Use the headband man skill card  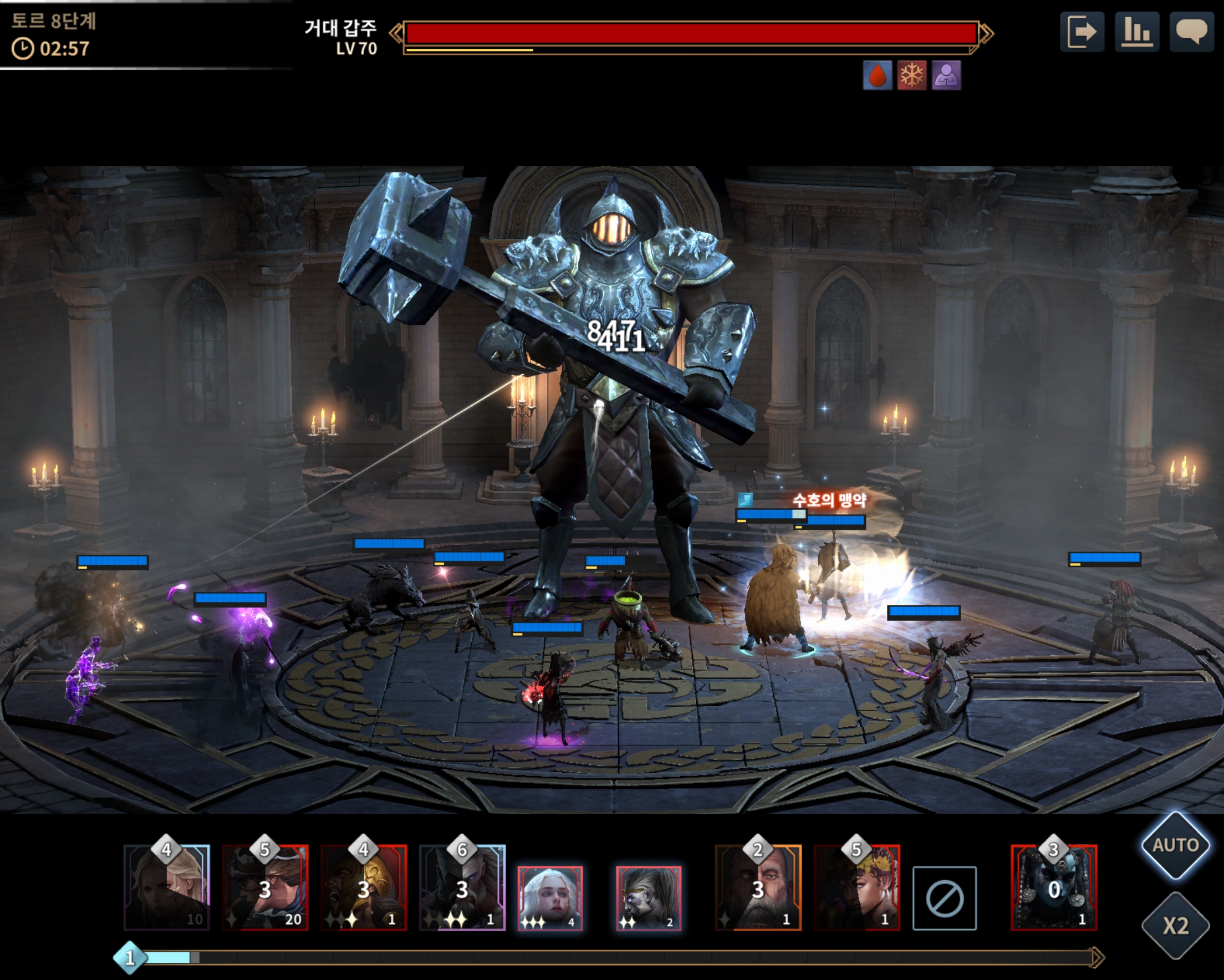tap(649, 898)
